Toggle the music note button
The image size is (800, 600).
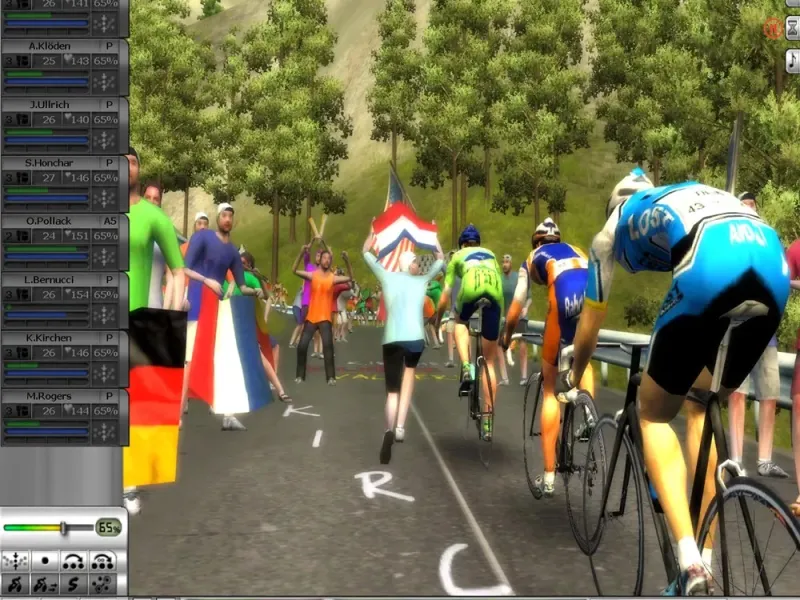pos(792,60)
